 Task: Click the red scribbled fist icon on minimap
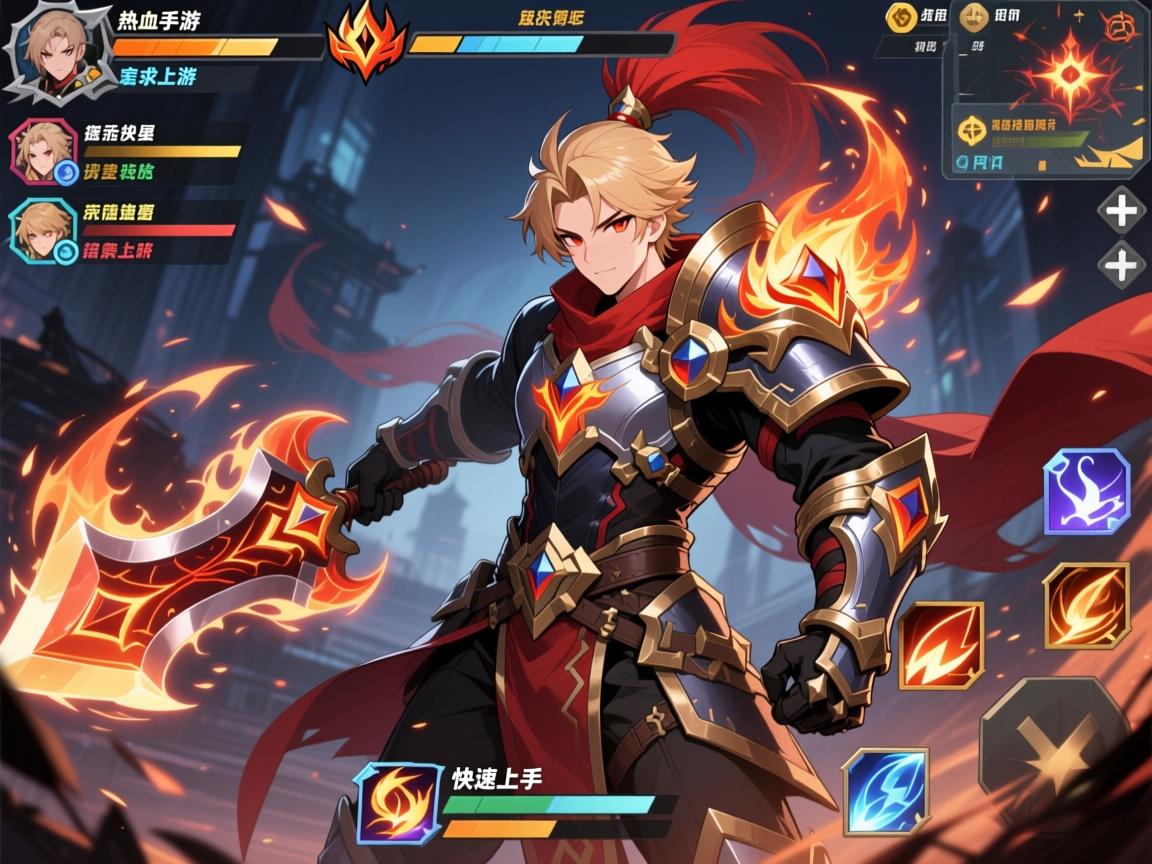1127,26
